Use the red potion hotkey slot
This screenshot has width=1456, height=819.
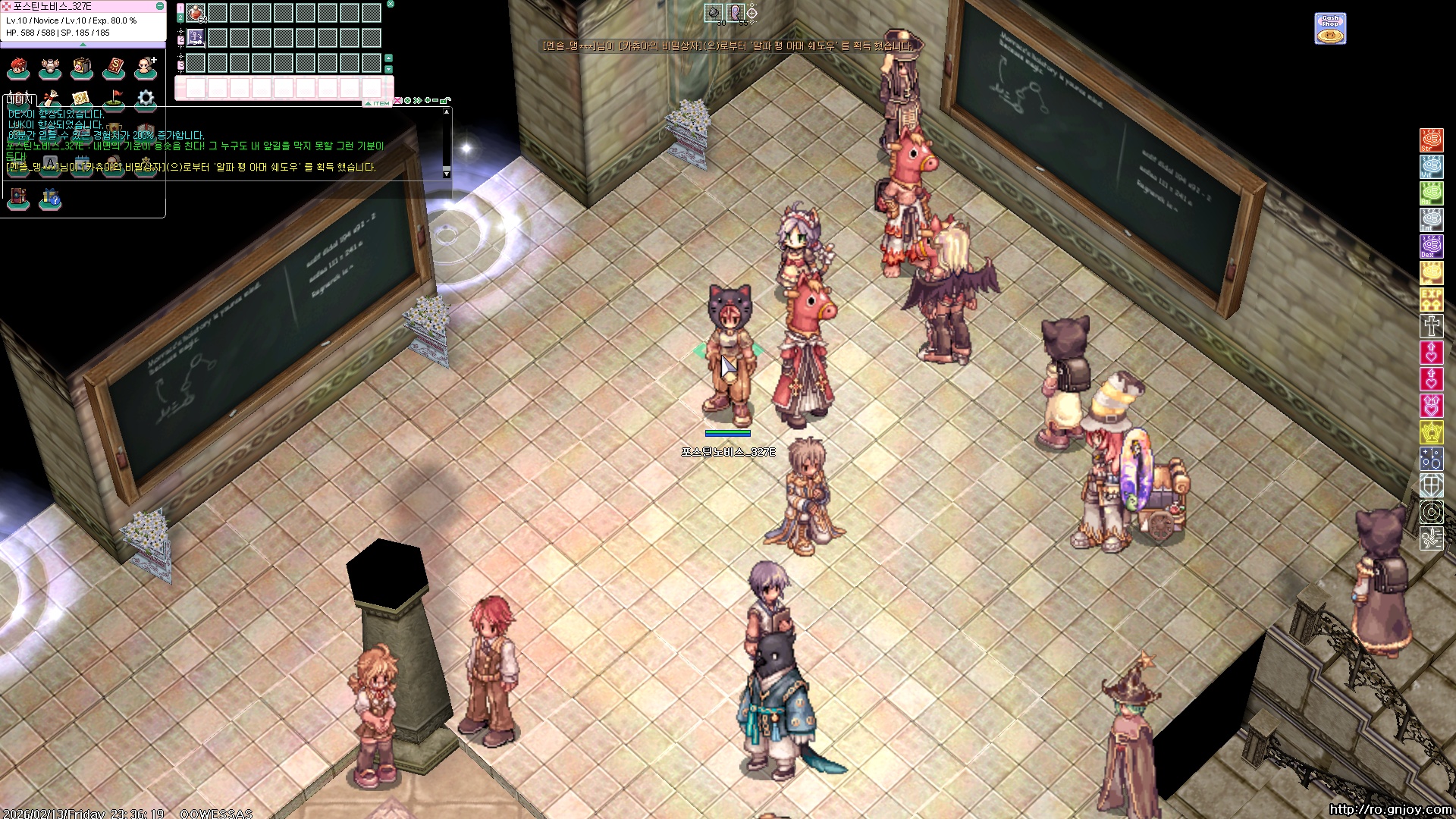pos(196,13)
